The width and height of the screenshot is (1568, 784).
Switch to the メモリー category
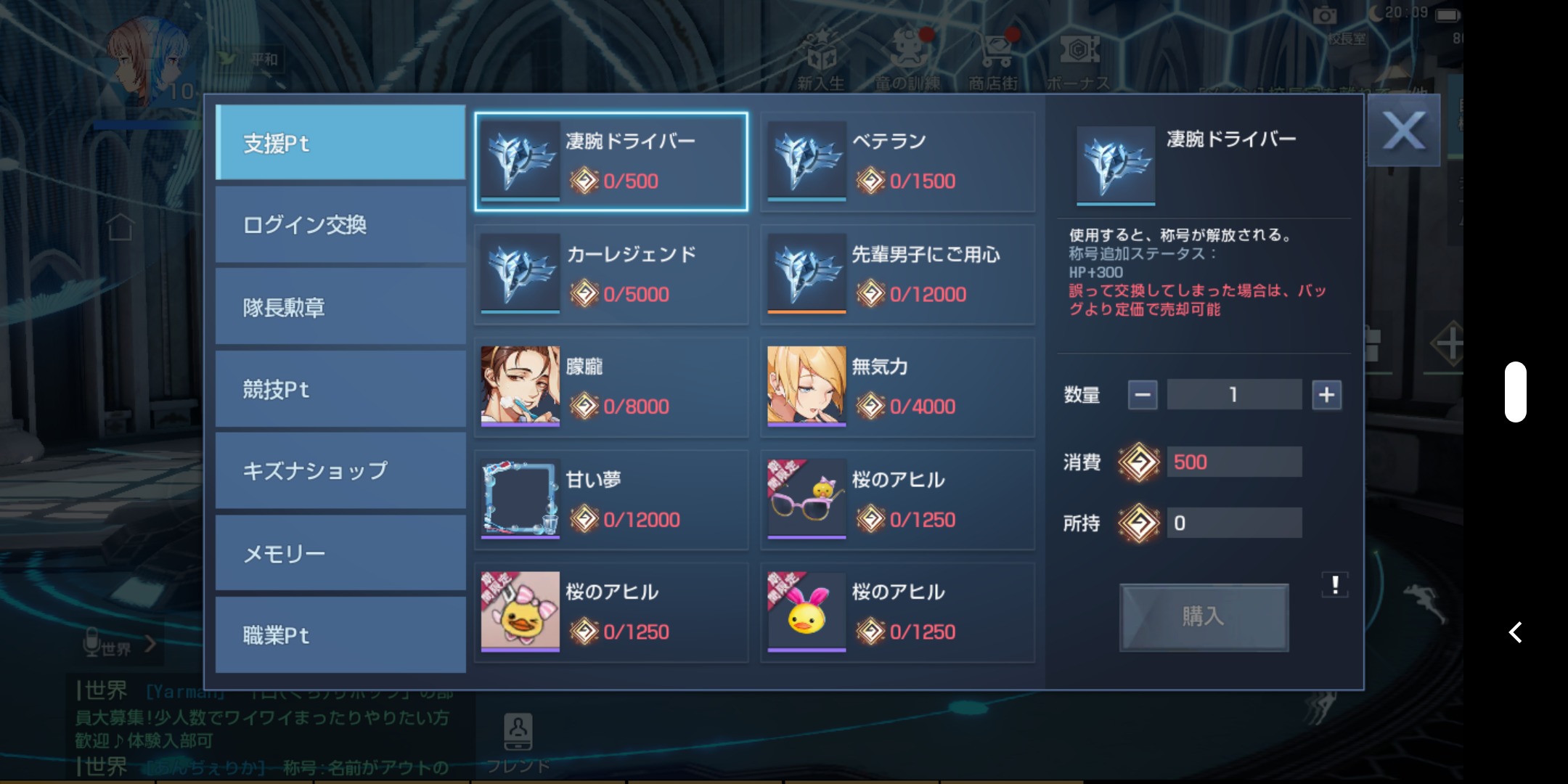340,553
